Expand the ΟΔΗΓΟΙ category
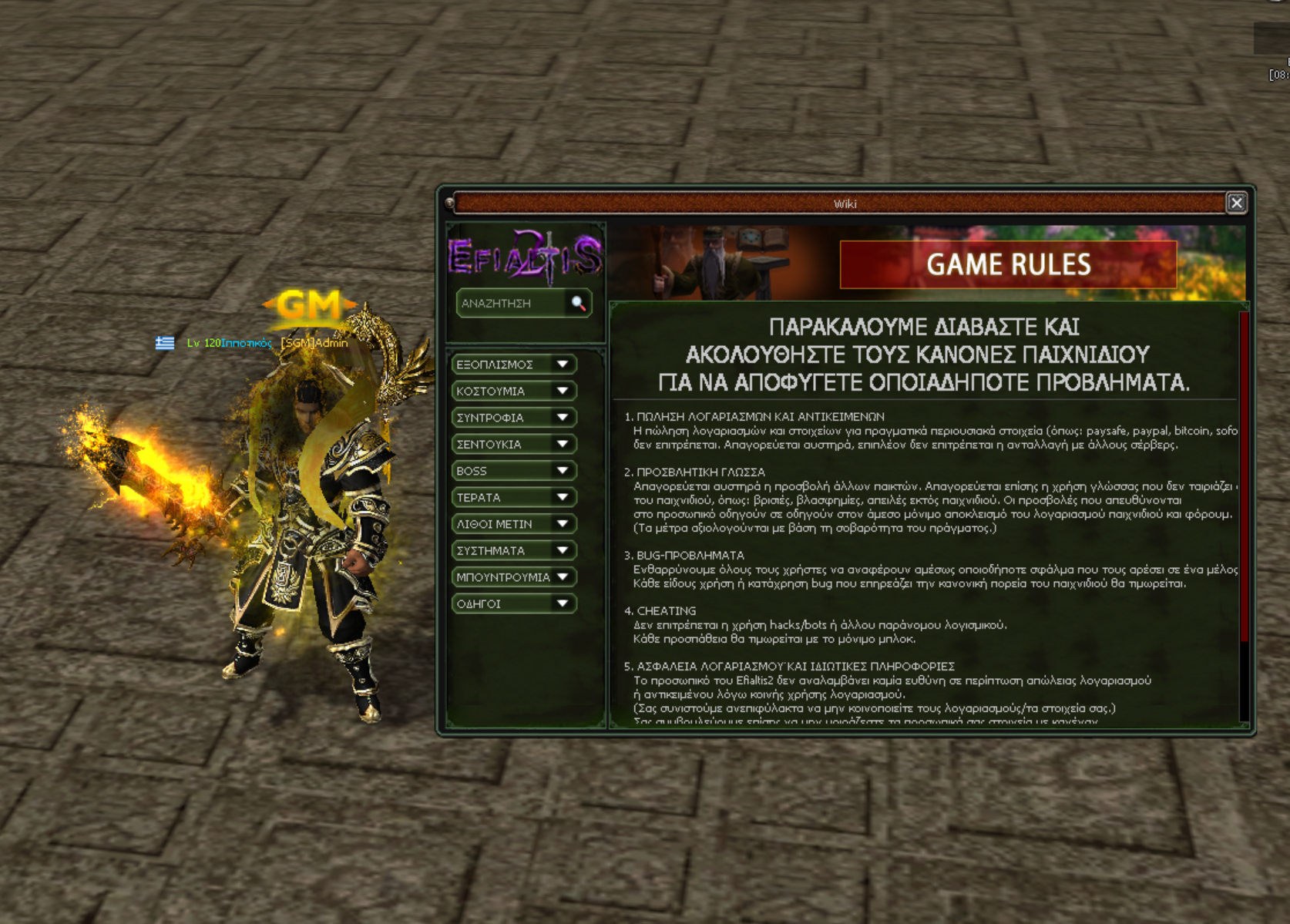1290x924 pixels. point(513,603)
